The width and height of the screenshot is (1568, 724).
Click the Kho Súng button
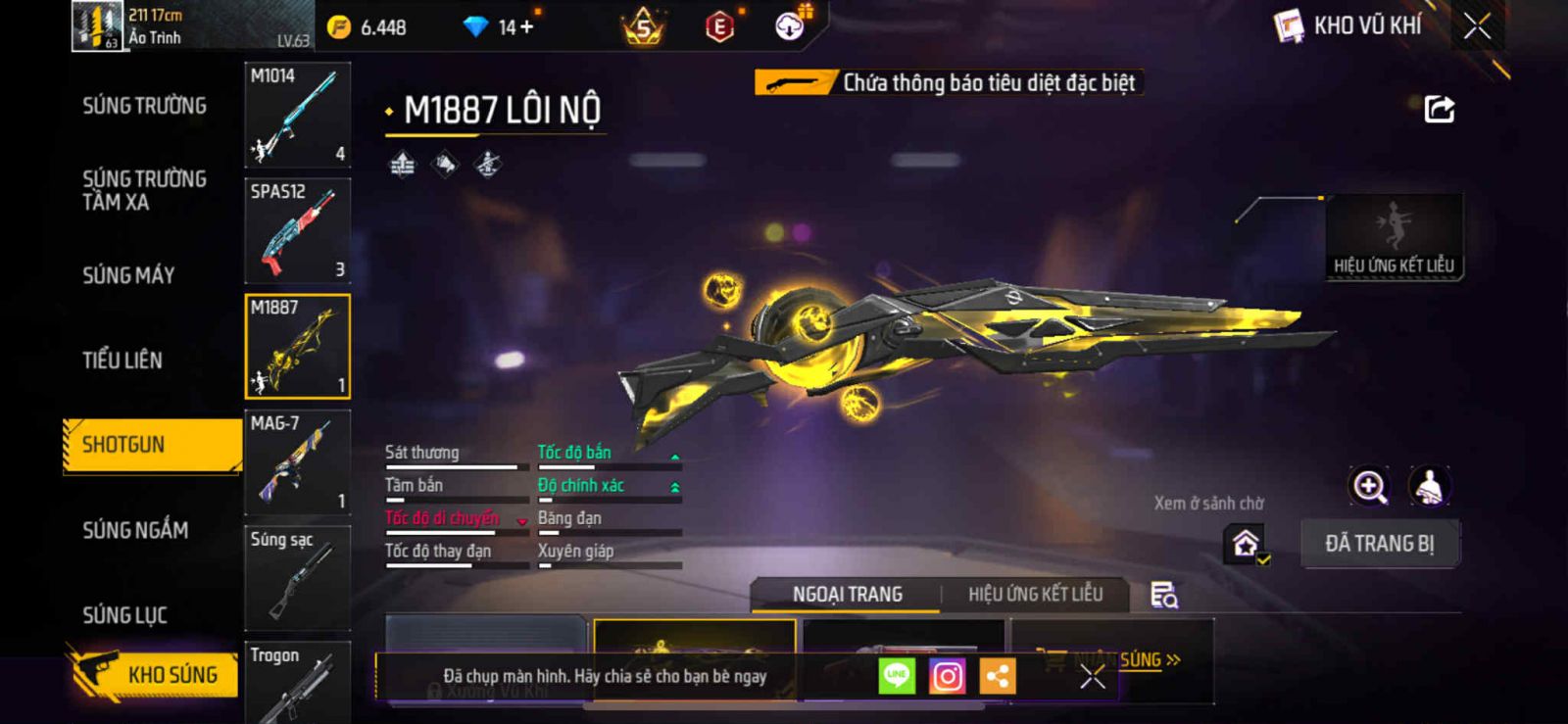tap(155, 674)
